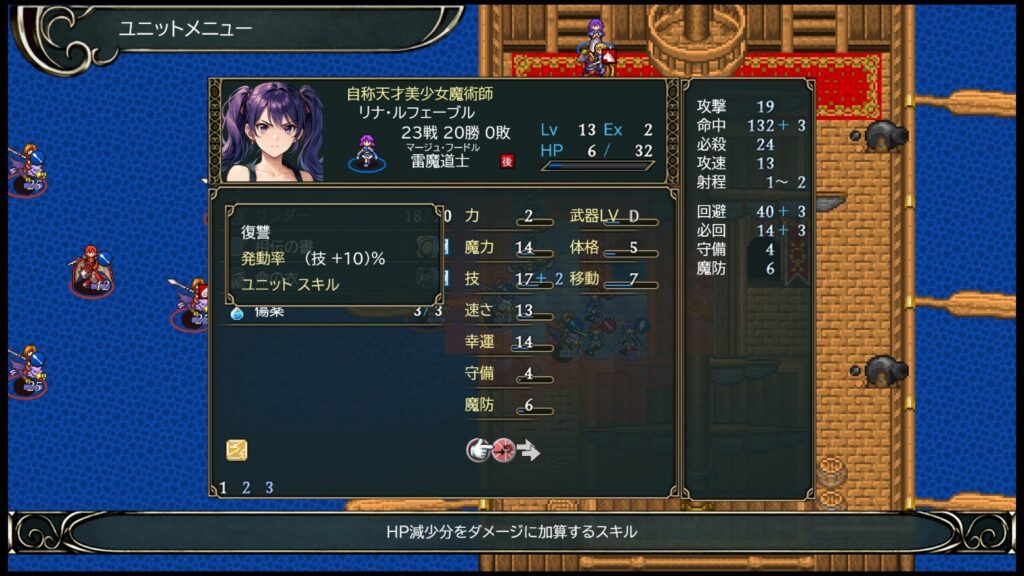Switch to page 3 of unit menu

click(x=269, y=488)
